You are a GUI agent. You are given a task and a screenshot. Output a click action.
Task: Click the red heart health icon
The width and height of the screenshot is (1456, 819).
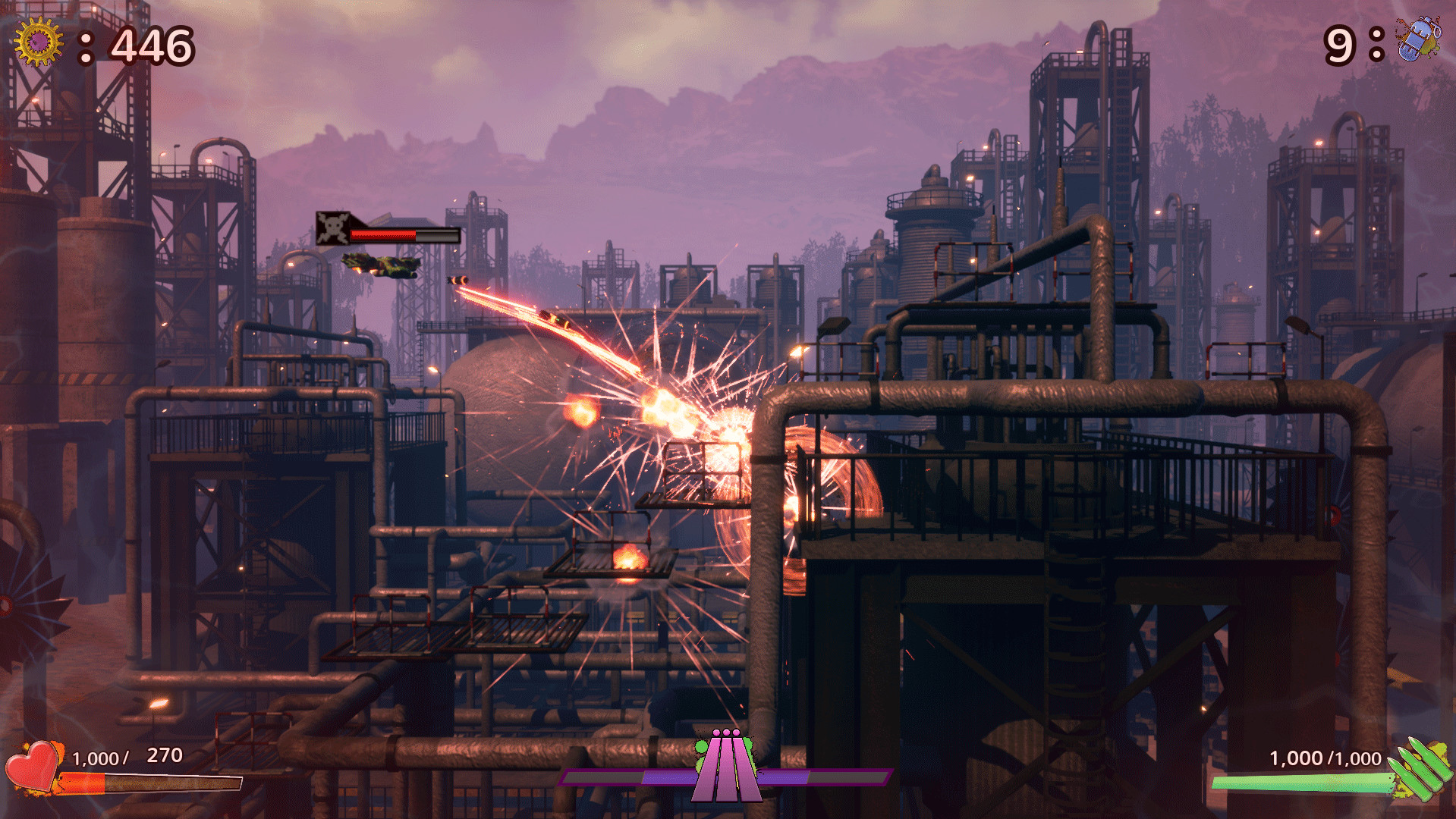click(32, 766)
